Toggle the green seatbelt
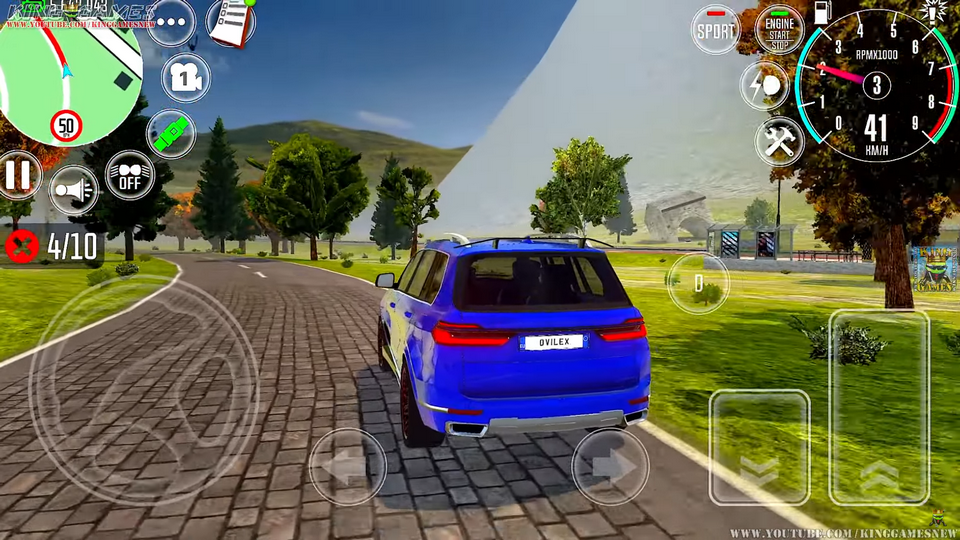The width and height of the screenshot is (960, 540). pyautogui.click(x=171, y=133)
